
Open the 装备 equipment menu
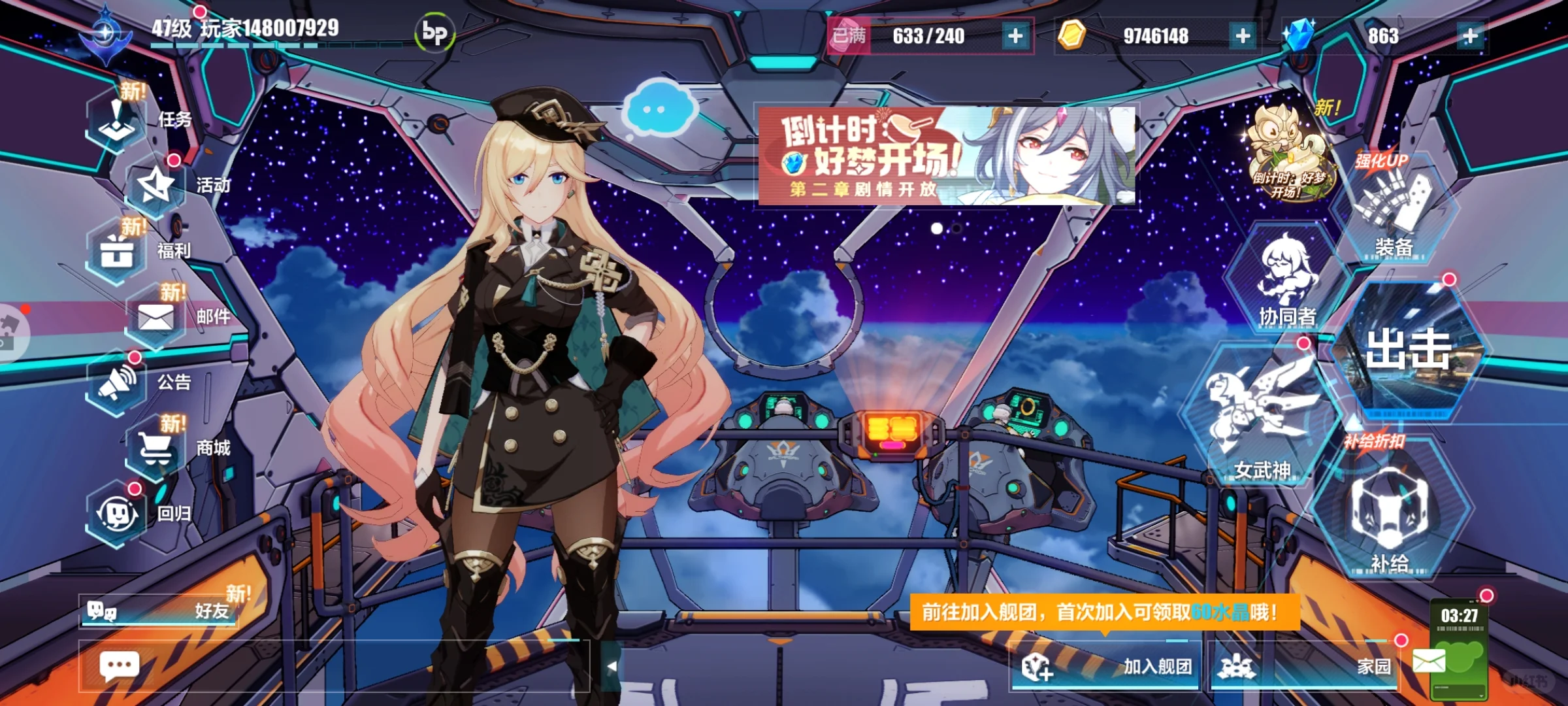click(1393, 209)
